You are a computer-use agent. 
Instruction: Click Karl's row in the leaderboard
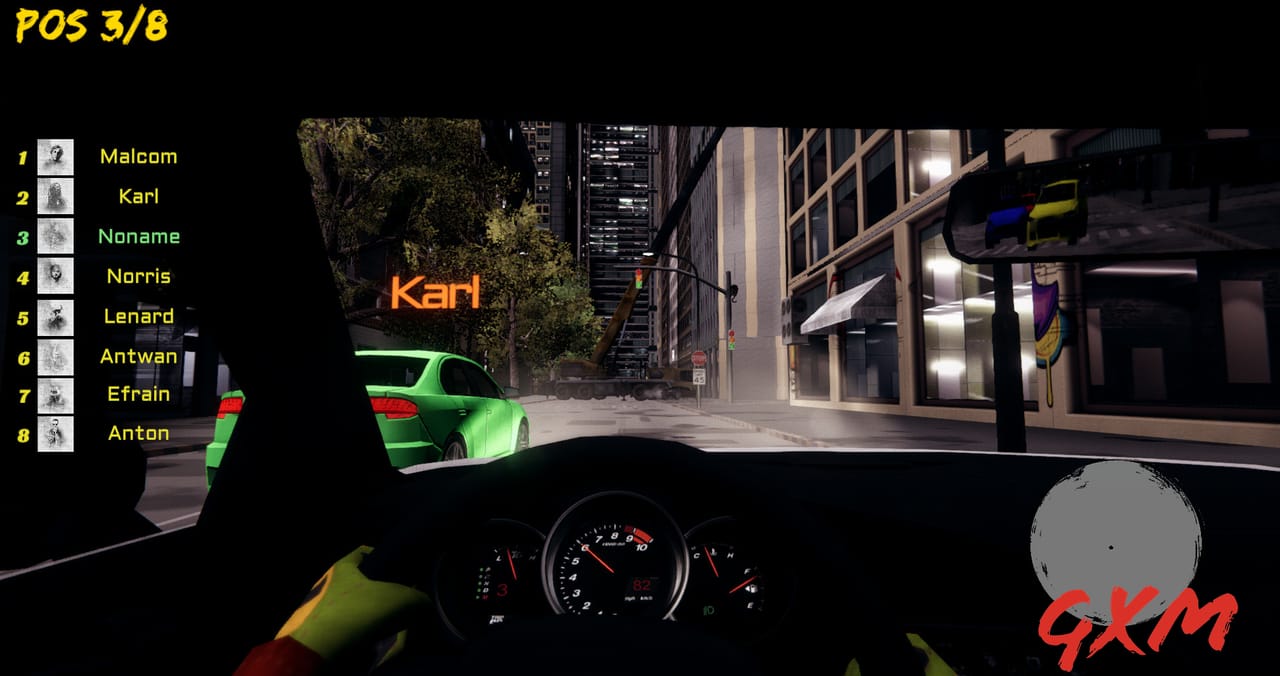pyautogui.click(x=138, y=197)
